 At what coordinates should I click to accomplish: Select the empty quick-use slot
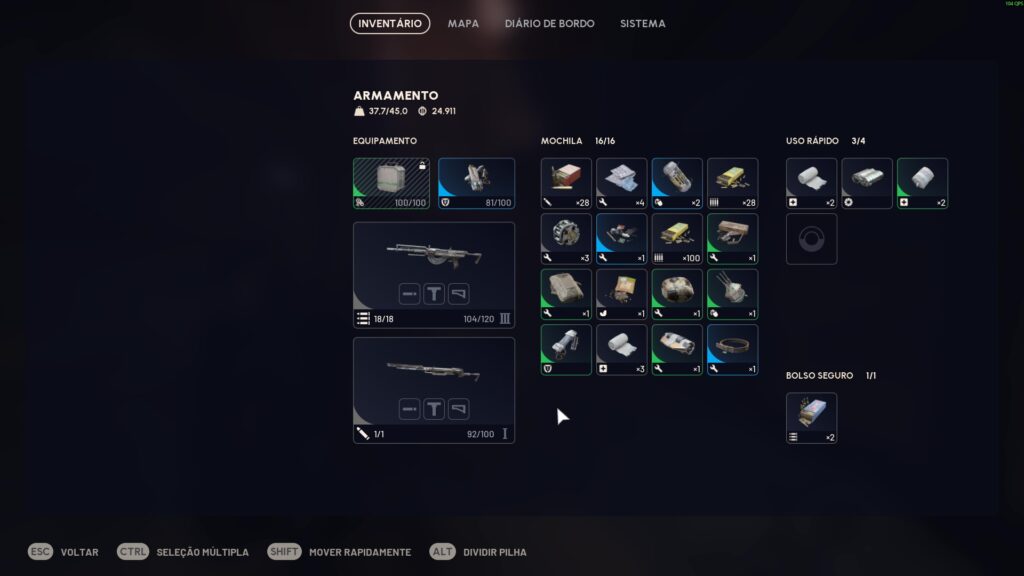(x=811, y=239)
